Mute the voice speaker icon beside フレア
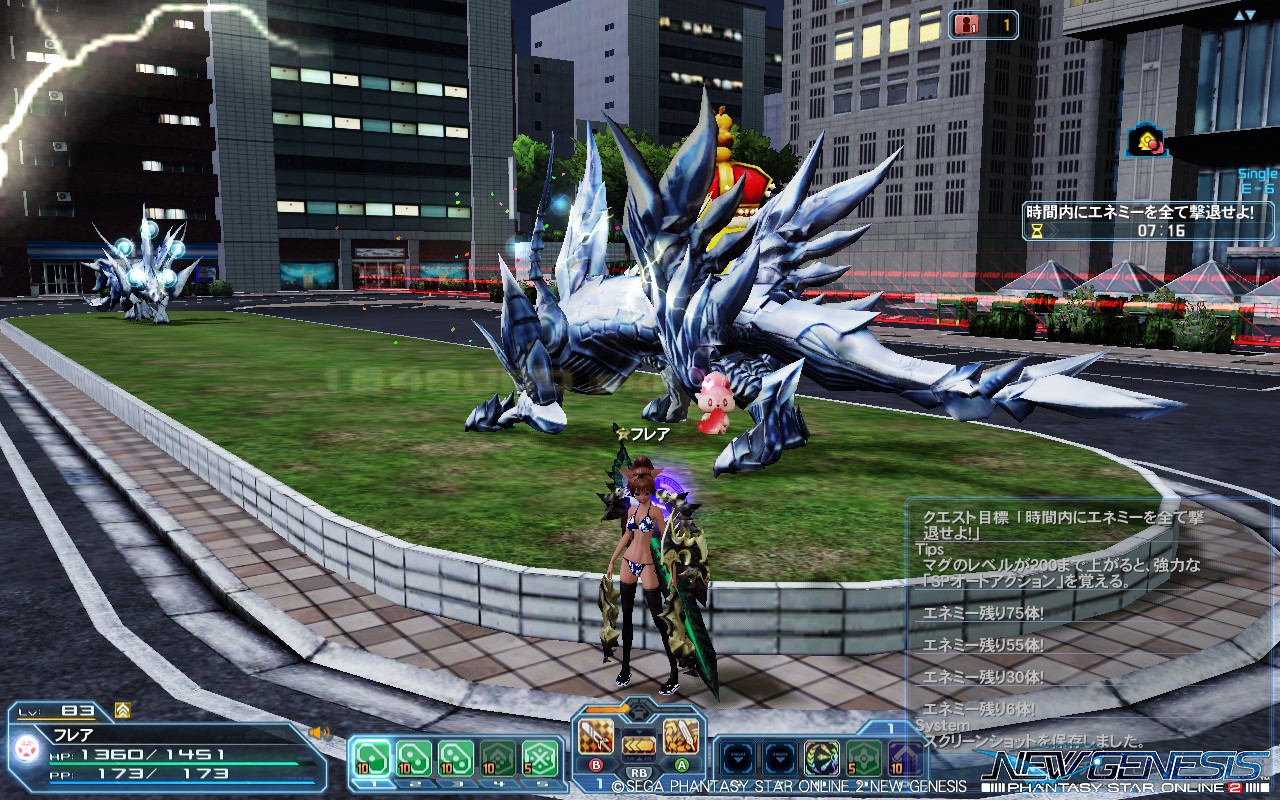This screenshot has width=1280, height=800. point(318,733)
